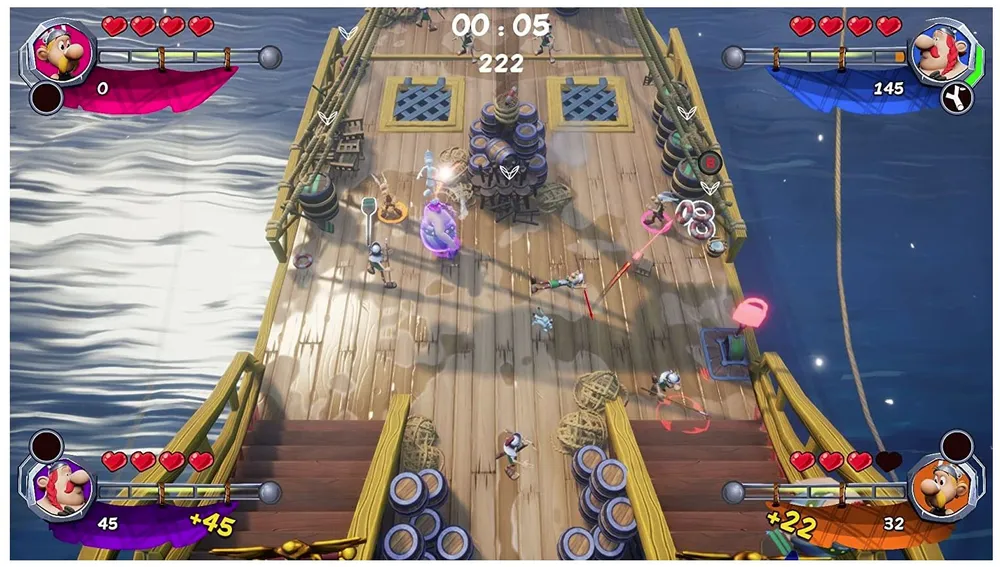This screenshot has height=567, width=1000.
Task: Select the blue player's Obelix portrait
Action: coord(938,52)
